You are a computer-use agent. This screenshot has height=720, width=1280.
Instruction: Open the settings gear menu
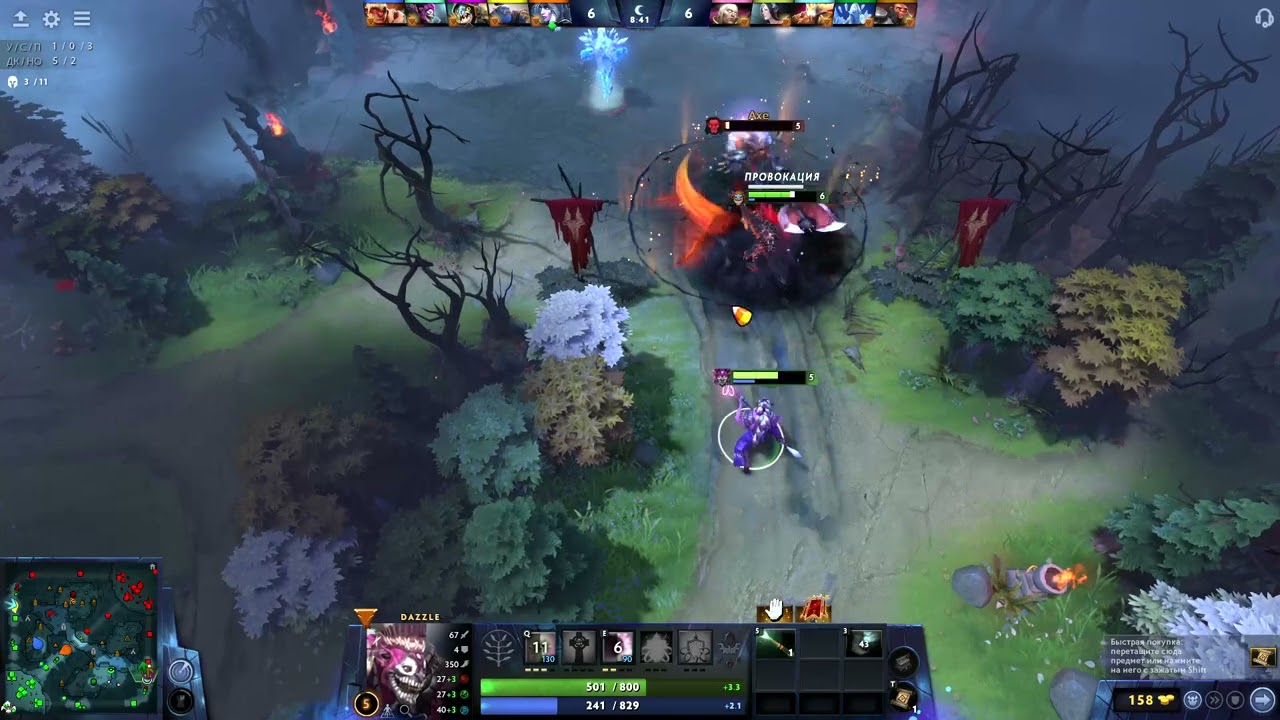tap(51, 19)
